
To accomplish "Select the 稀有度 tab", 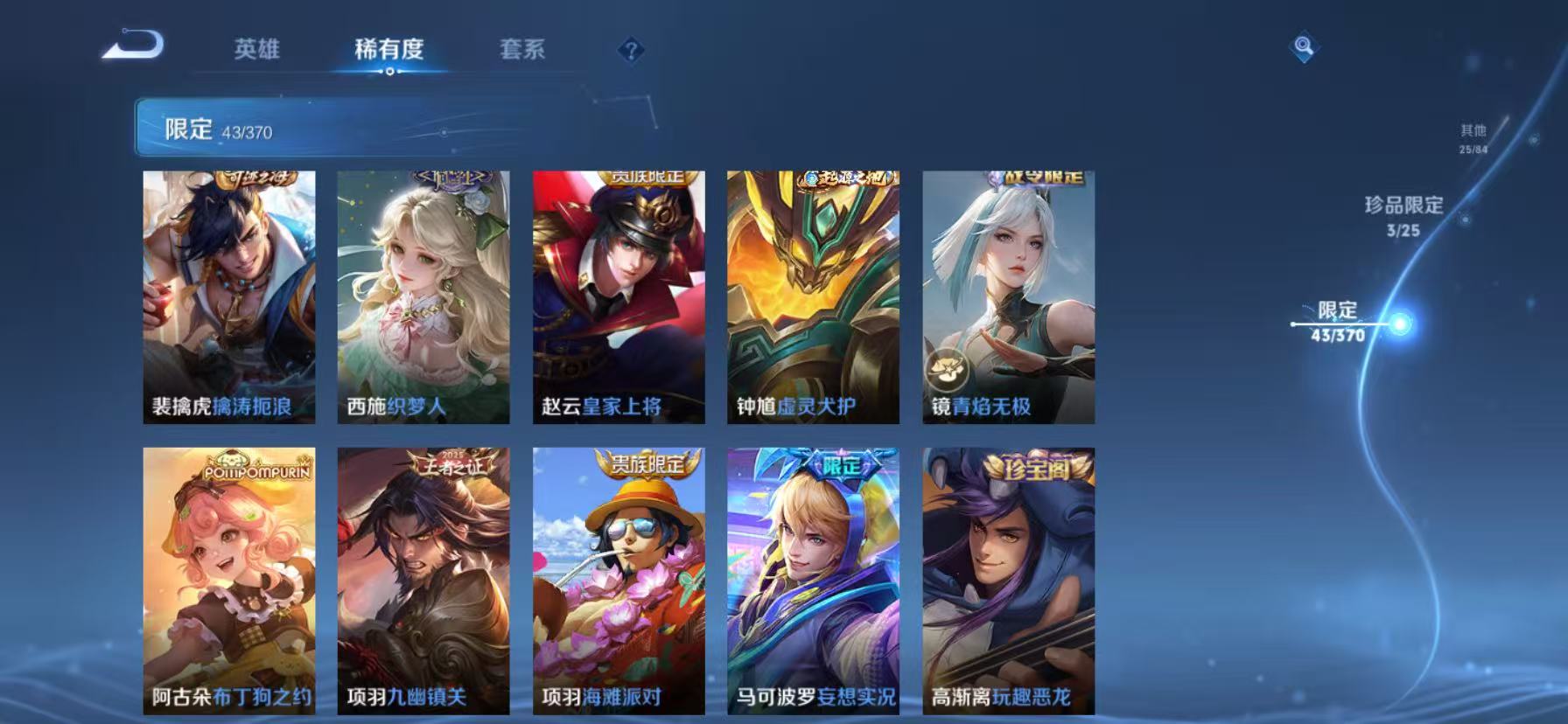I will (x=391, y=50).
